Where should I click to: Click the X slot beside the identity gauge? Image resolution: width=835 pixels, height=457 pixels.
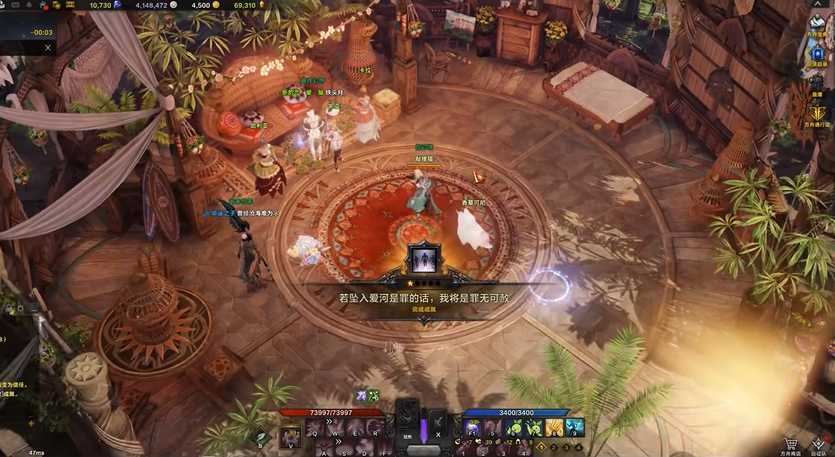point(436,422)
